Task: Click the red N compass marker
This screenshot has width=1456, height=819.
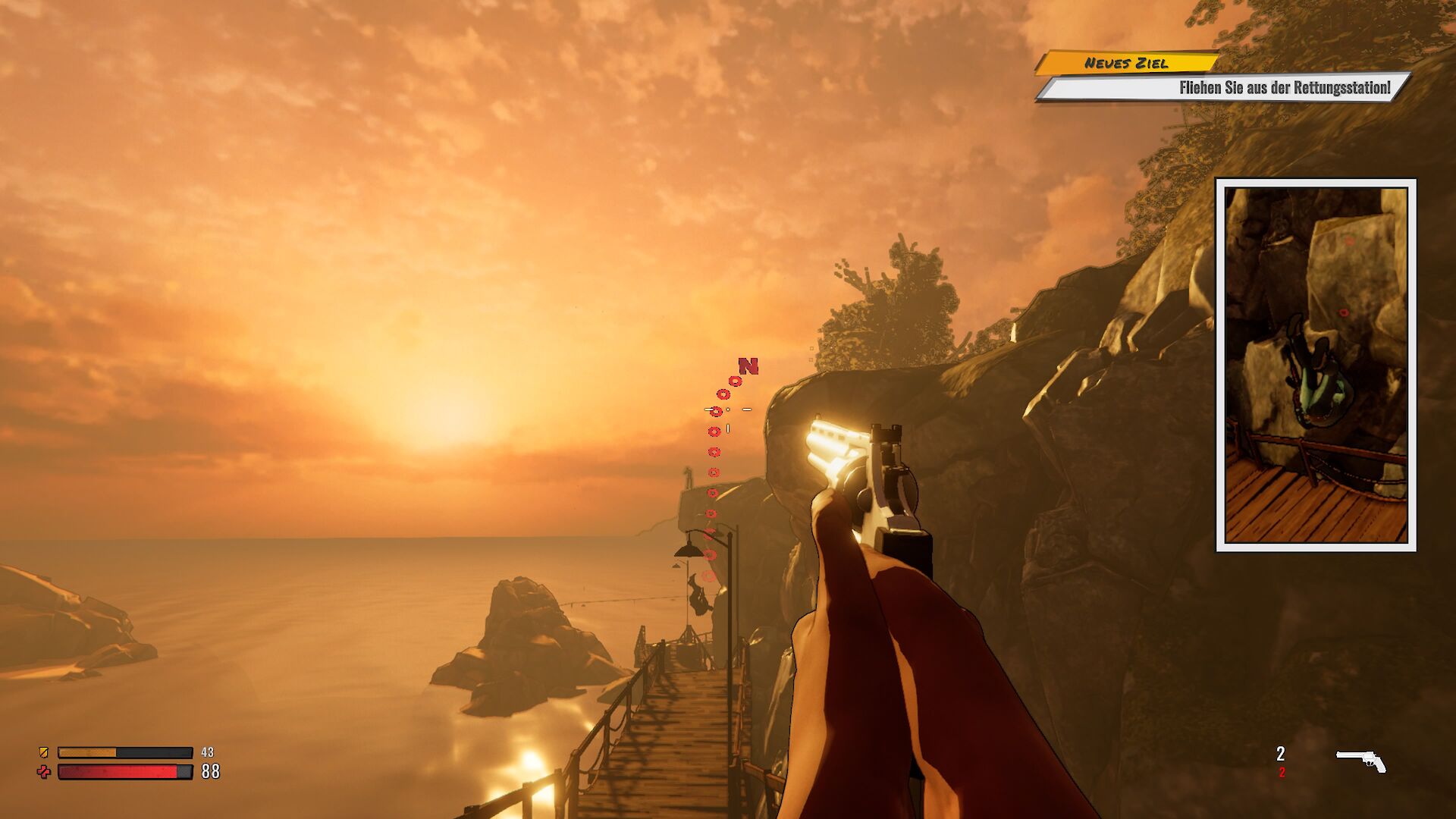Action: 748,367
